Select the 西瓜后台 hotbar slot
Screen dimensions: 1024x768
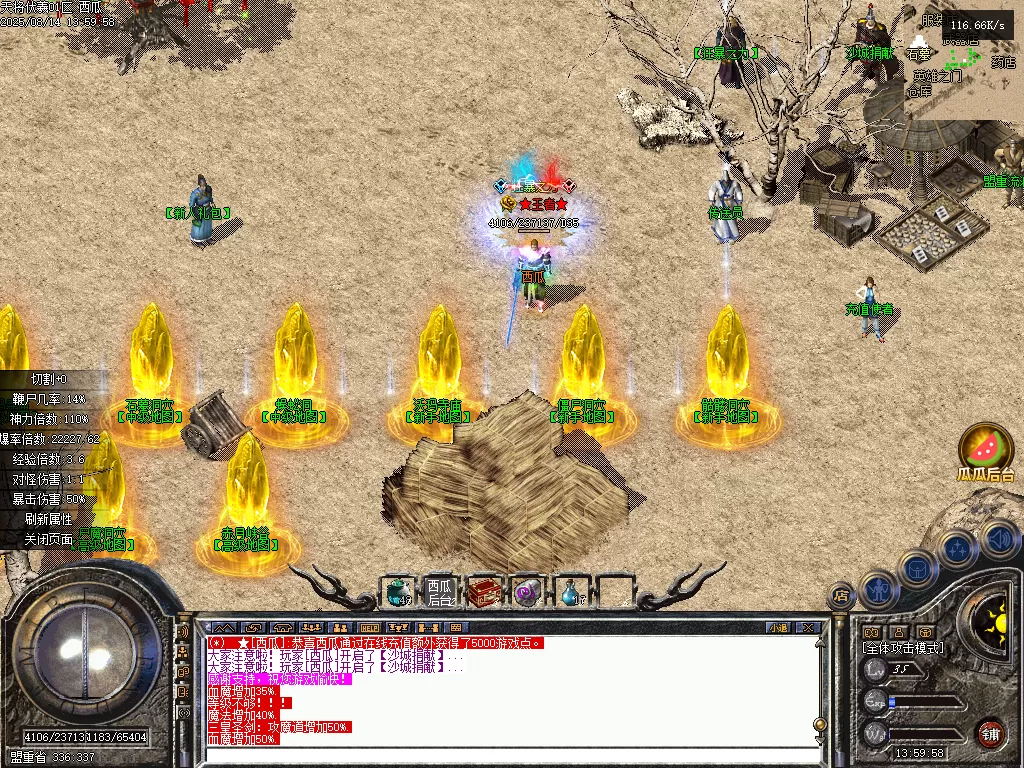point(440,593)
